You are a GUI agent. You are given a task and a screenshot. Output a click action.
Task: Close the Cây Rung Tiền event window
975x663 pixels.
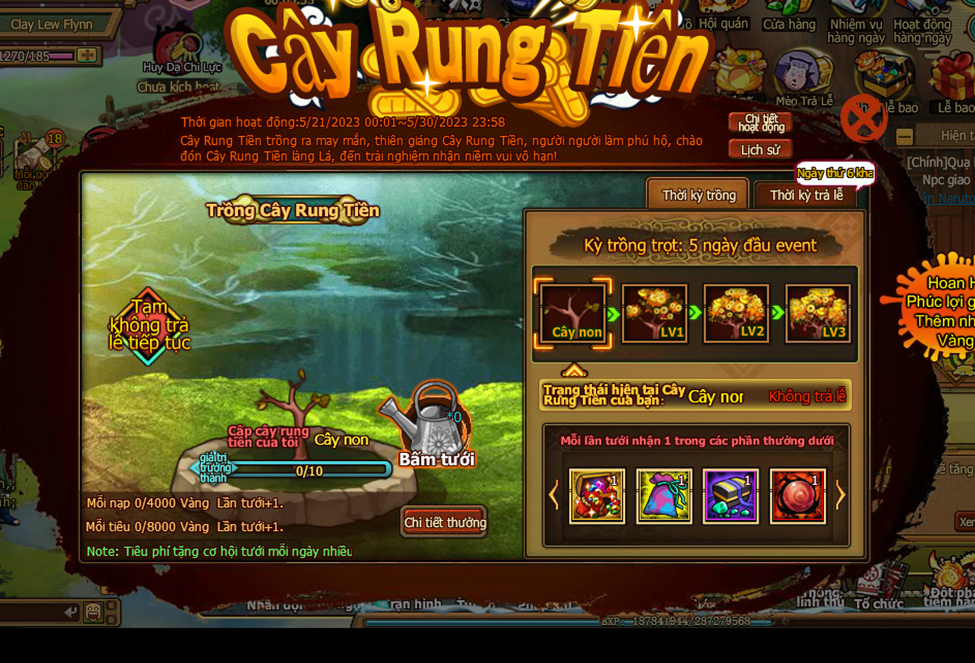pyautogui.click(x=863, y=119)
